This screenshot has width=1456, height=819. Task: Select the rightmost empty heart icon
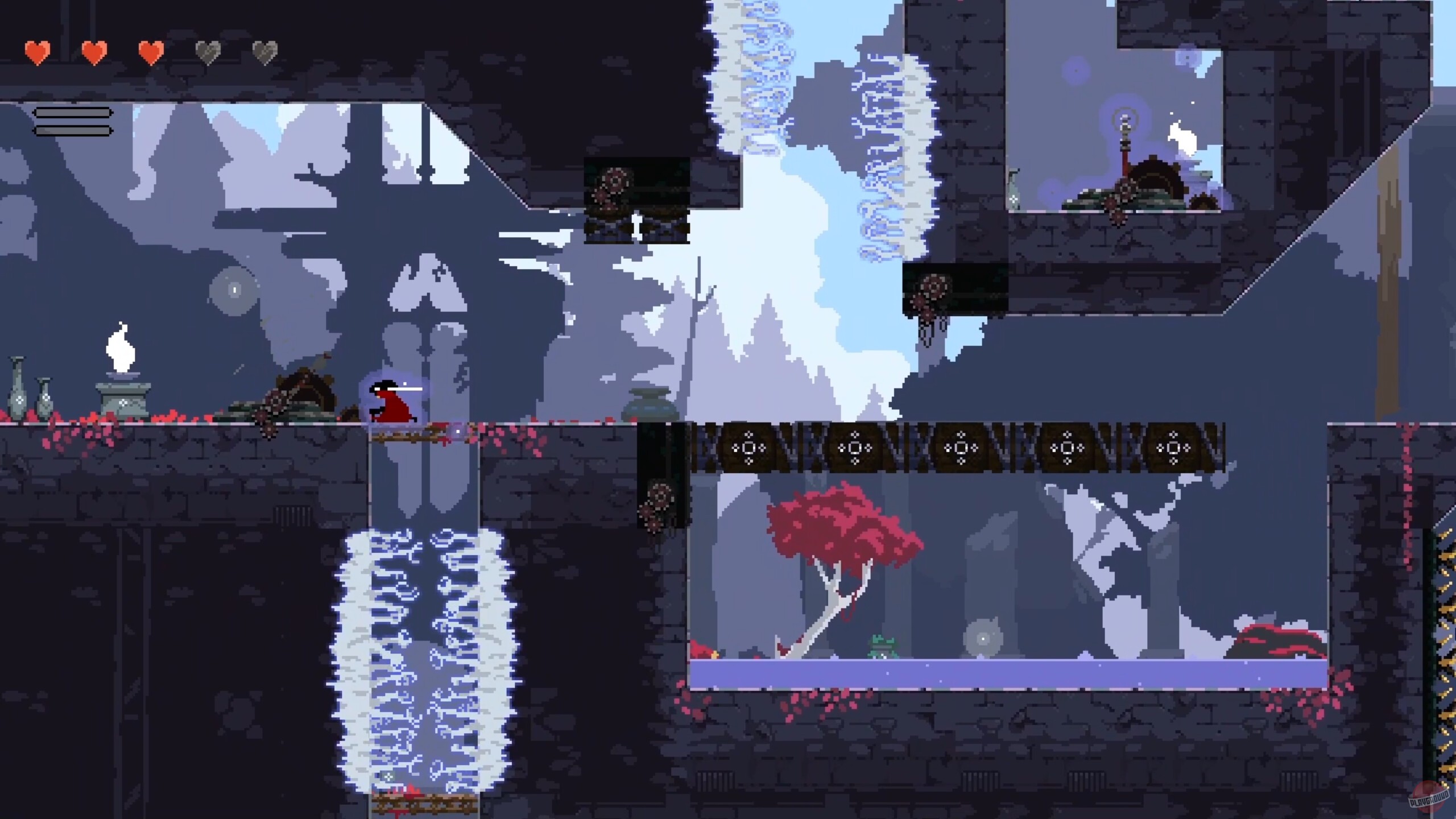266,52
